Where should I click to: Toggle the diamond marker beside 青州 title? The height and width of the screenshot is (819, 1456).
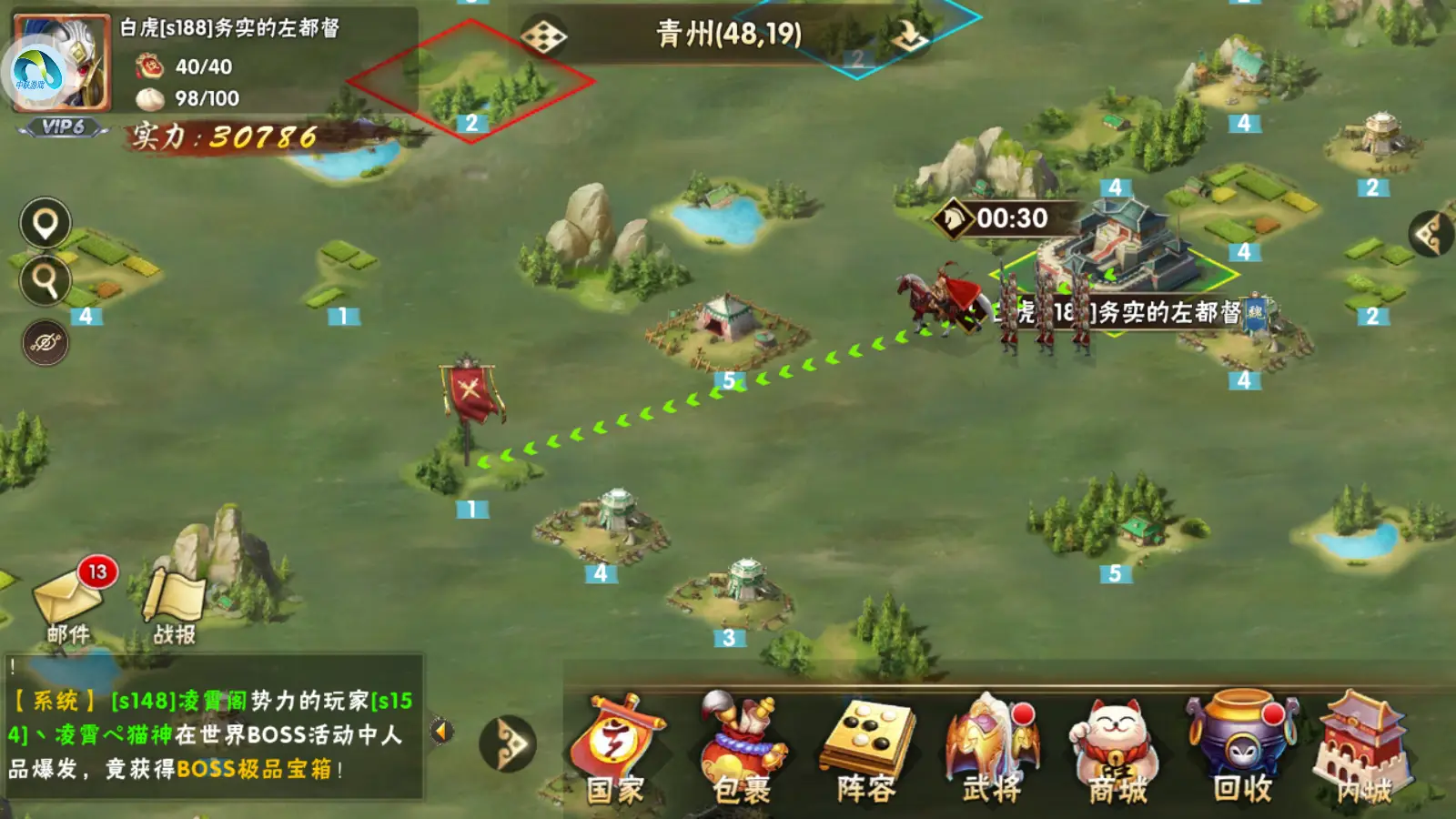(x=543, y=34)
